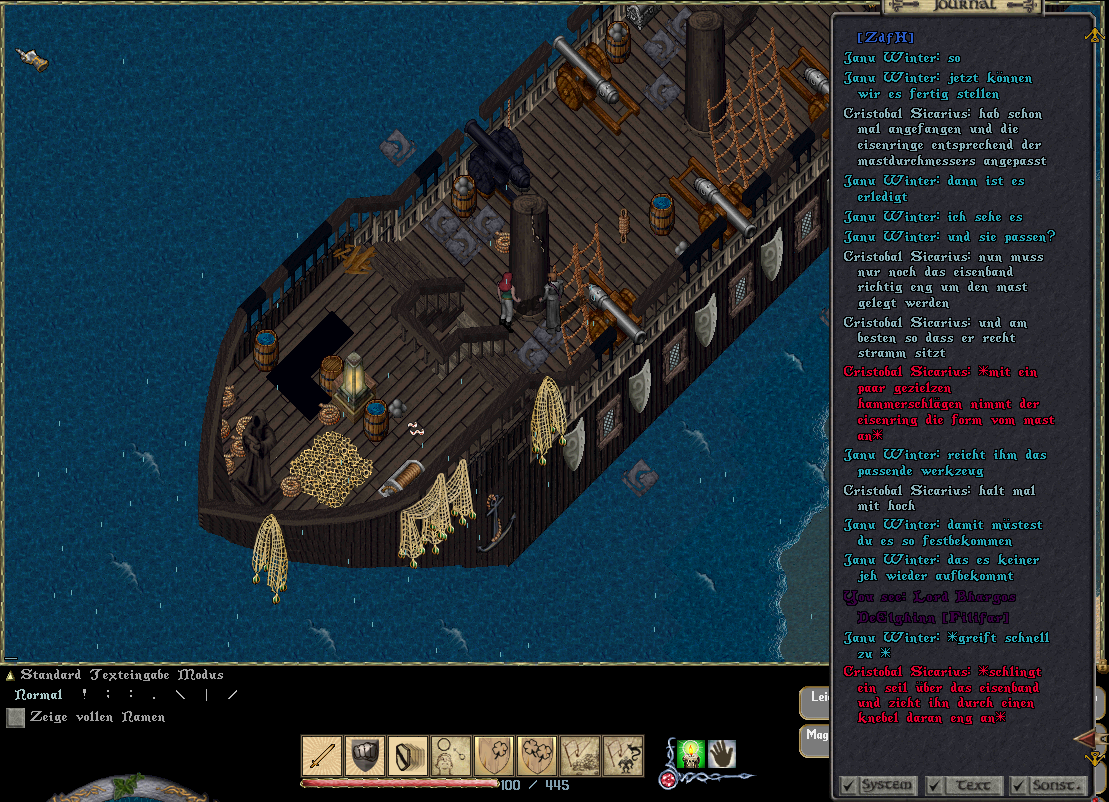
Task: Toggle the System filter checkbox in journal
Action: tap(848, 785)
